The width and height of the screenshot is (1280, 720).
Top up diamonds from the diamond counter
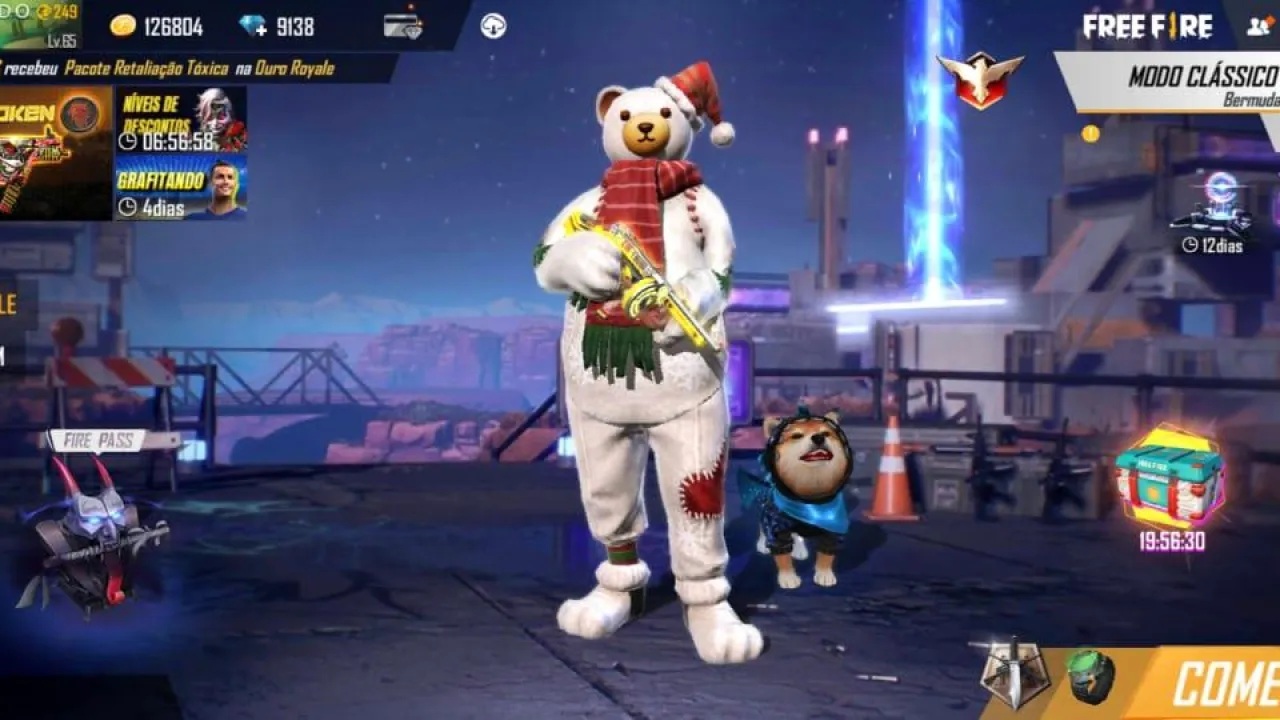278,27
